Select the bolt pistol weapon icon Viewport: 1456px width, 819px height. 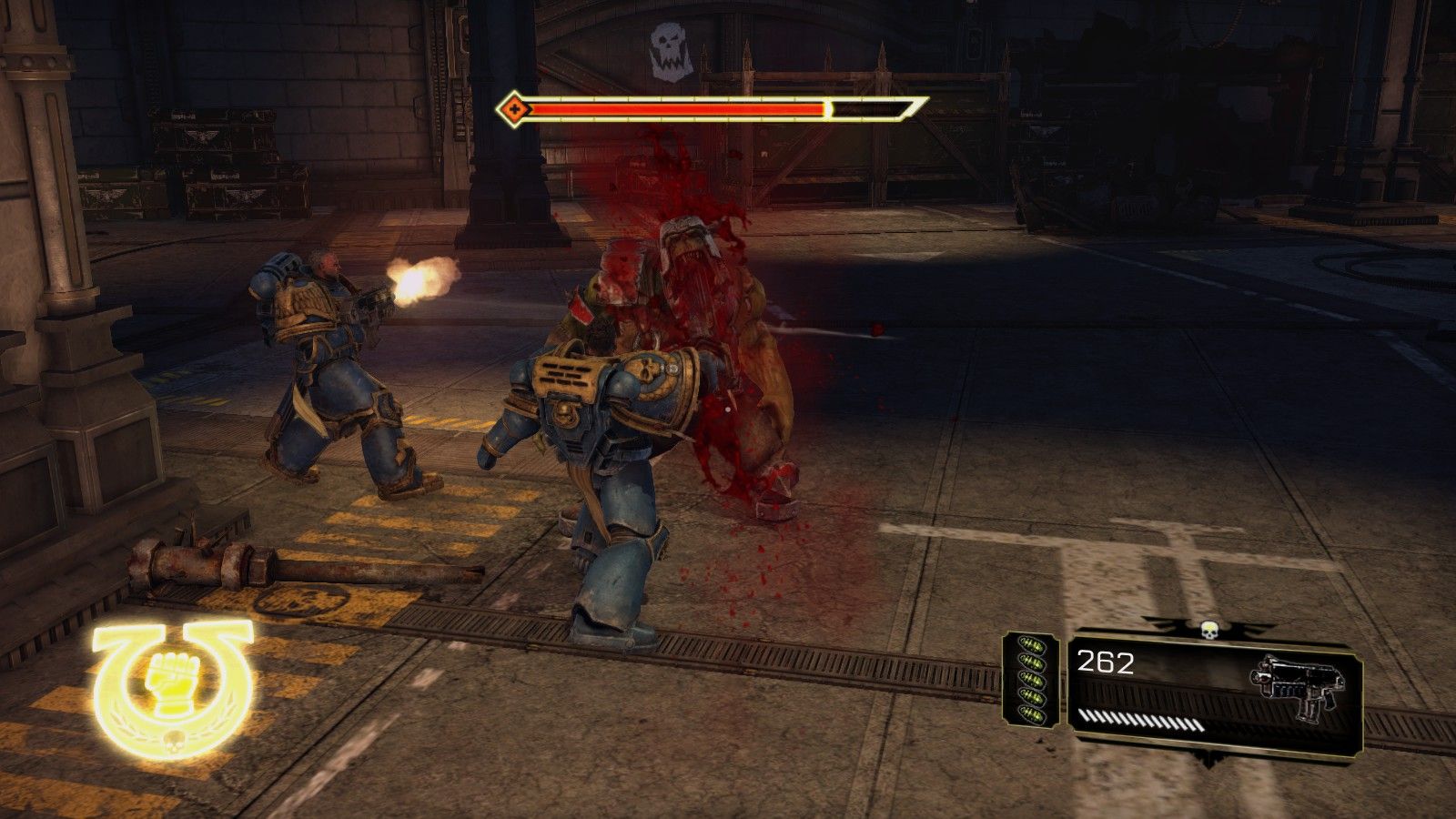[x=1298, y=682]
